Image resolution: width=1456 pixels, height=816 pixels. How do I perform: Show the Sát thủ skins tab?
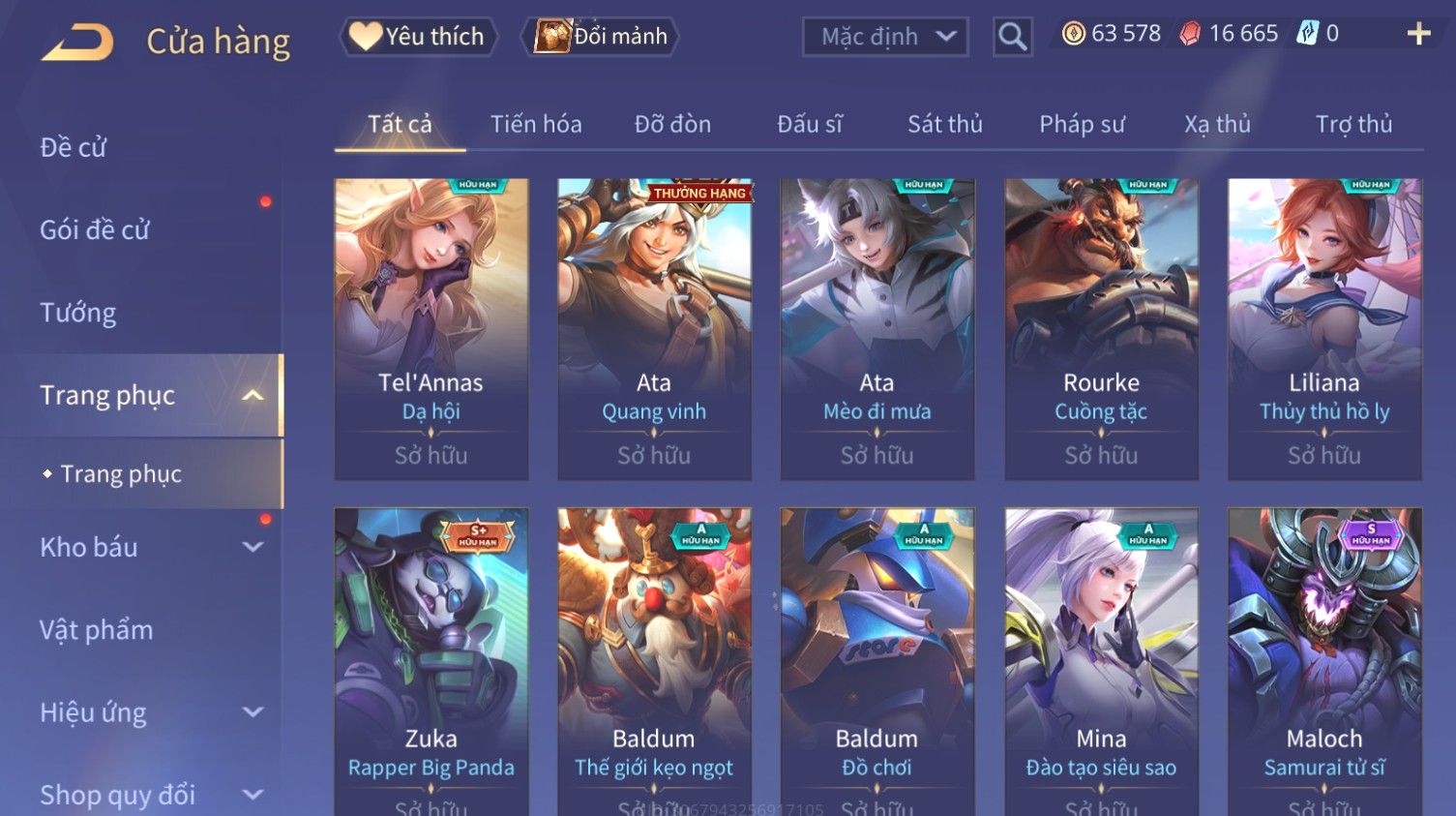pos(944,124)
